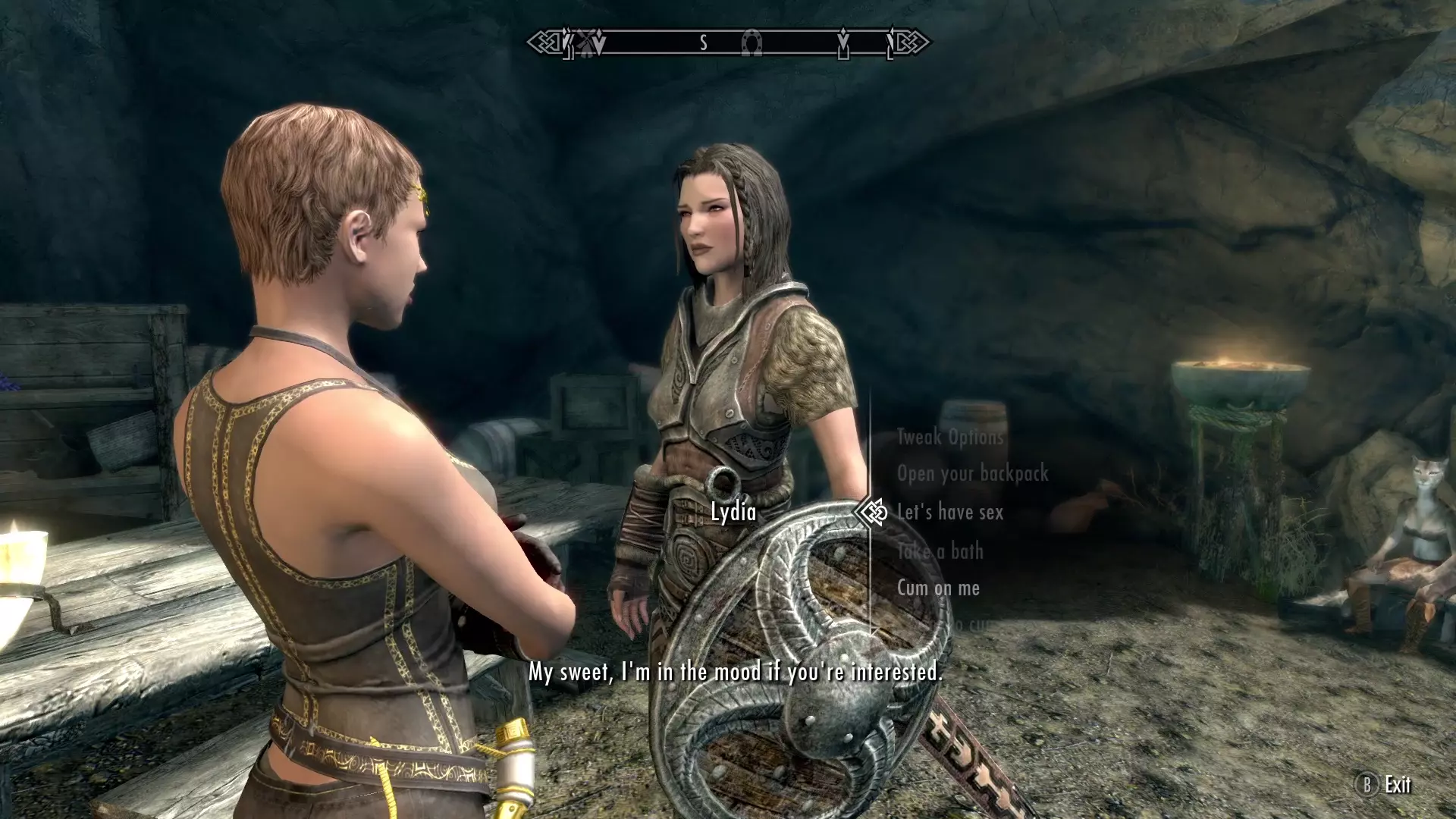Pick the "Let's have sex" dialogue choice
This screenshot has width=1456, height=819.
(949, 513)
